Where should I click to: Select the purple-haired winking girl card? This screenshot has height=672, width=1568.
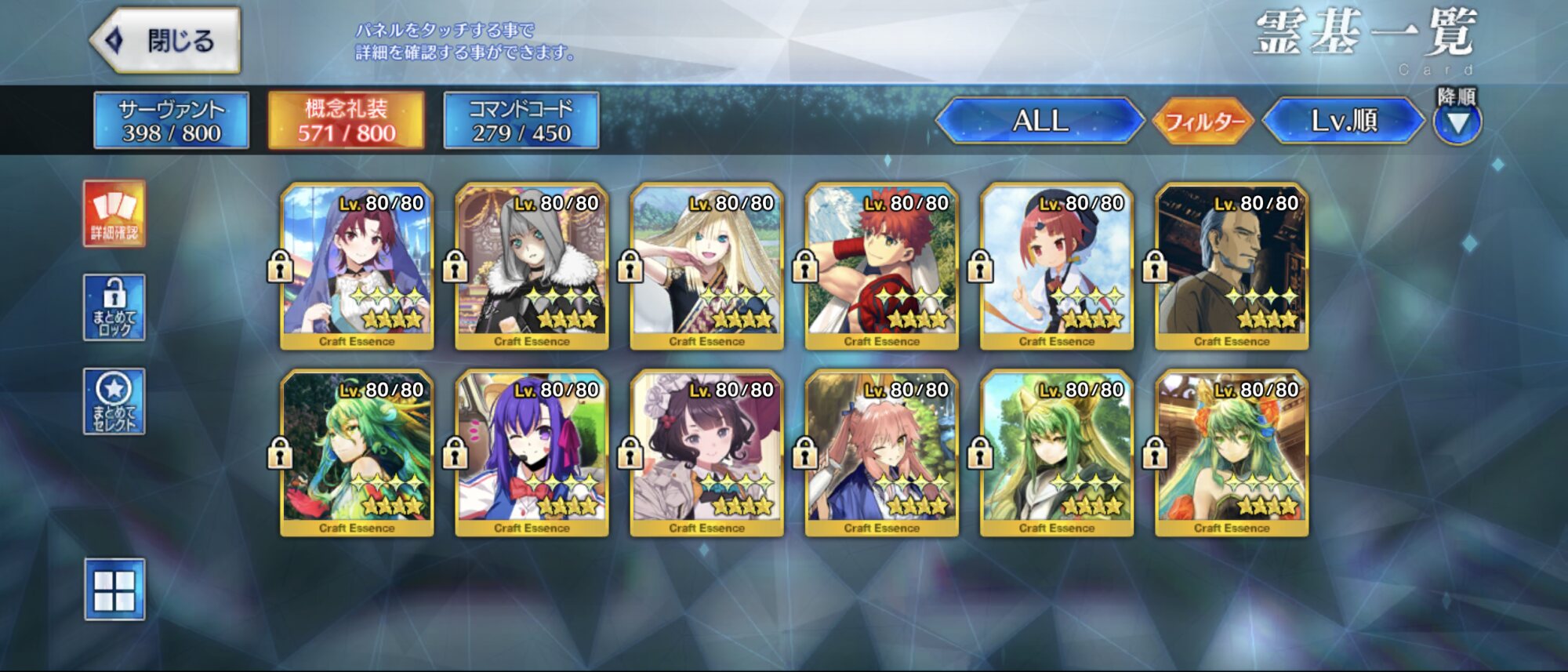click(532, 453)
